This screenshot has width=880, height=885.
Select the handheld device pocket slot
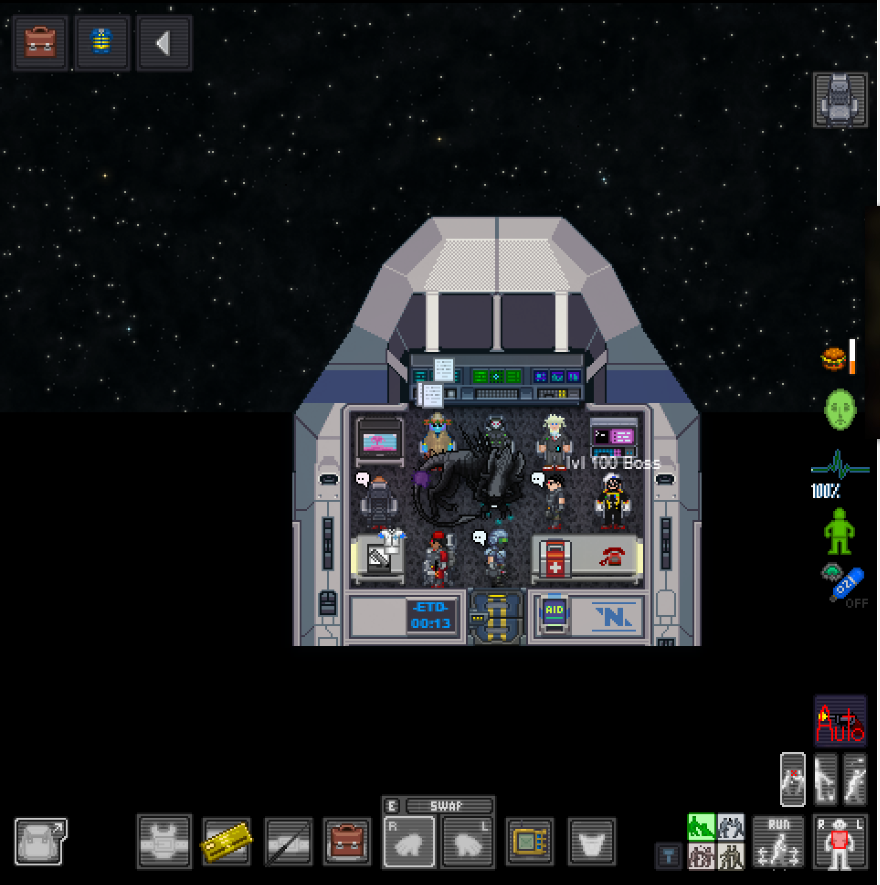tap(530, 841)
